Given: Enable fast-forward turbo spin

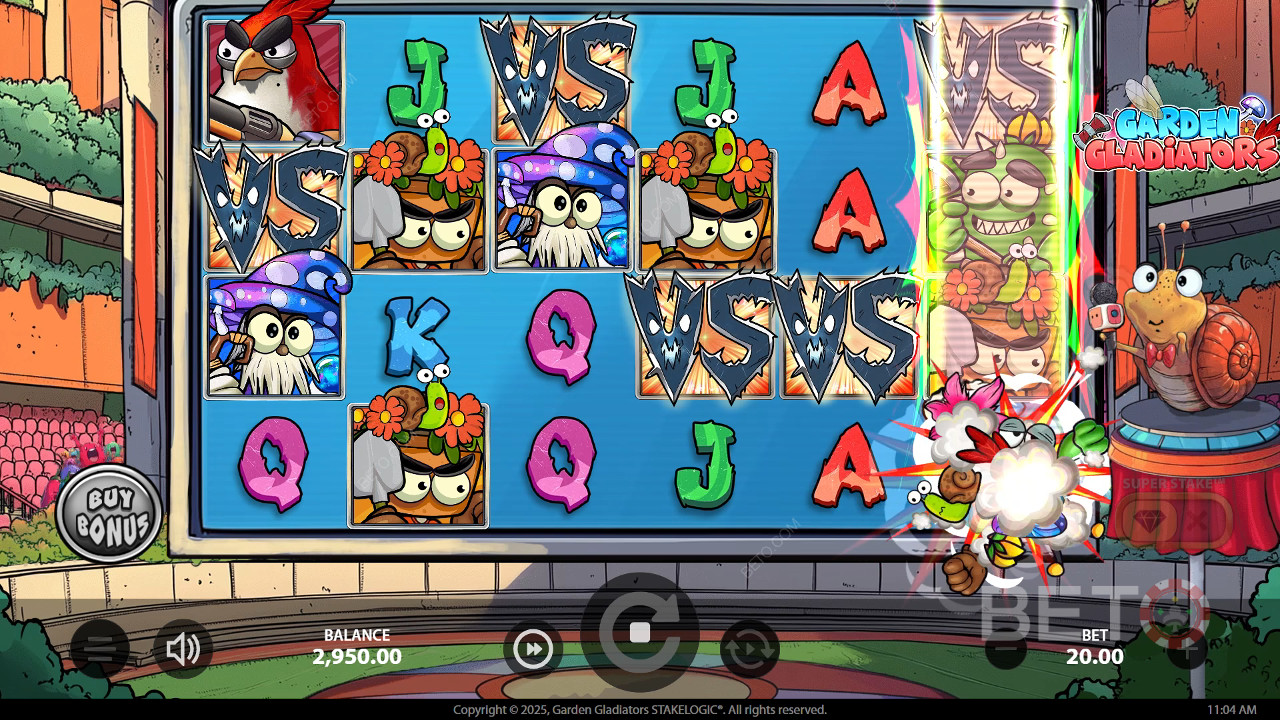Looking at the screenshot, I should (x=533, y=650).
